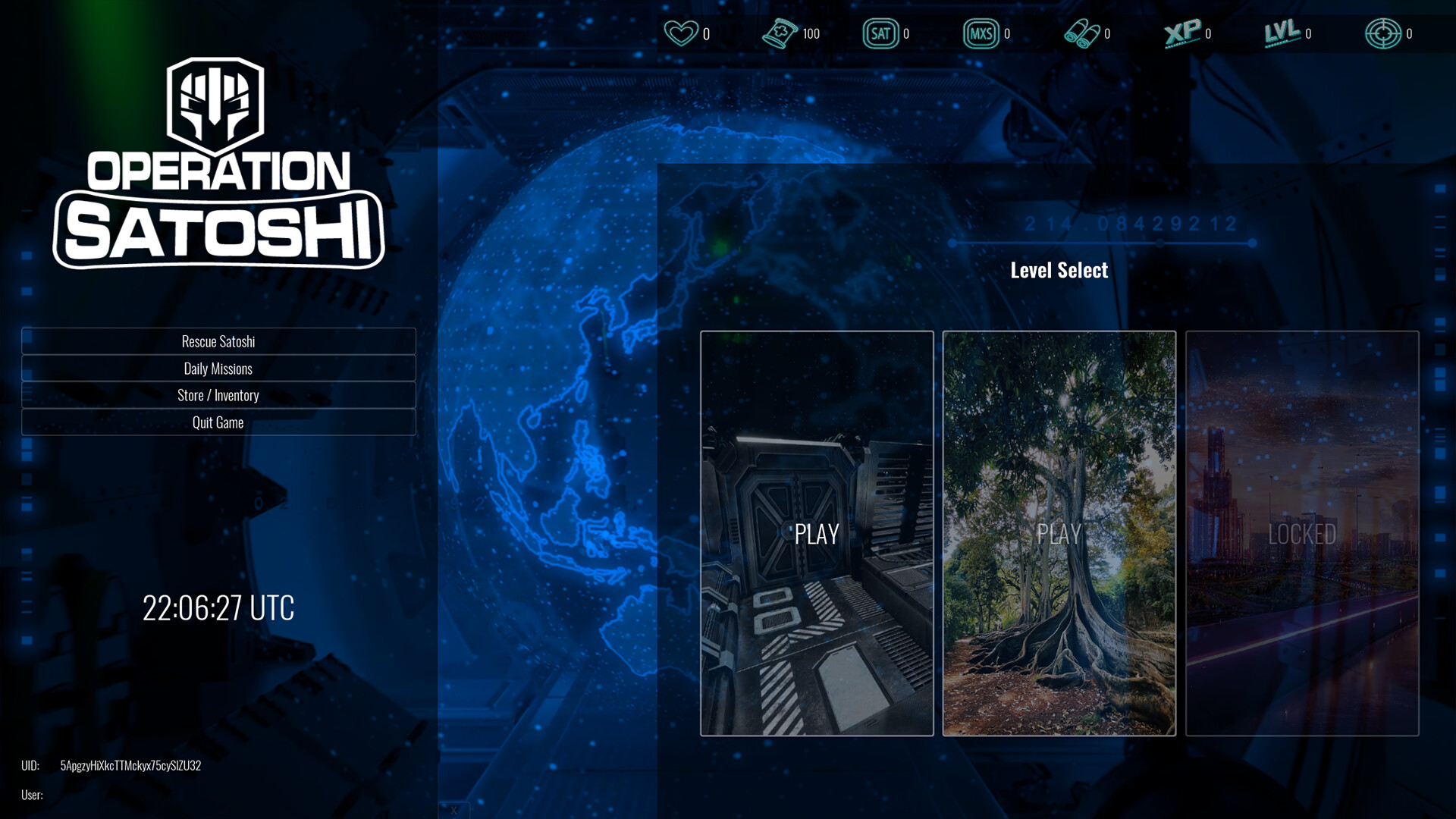Select the UID string text
Viewport: 1456px width, 819px height.
[x=130, y=766]
